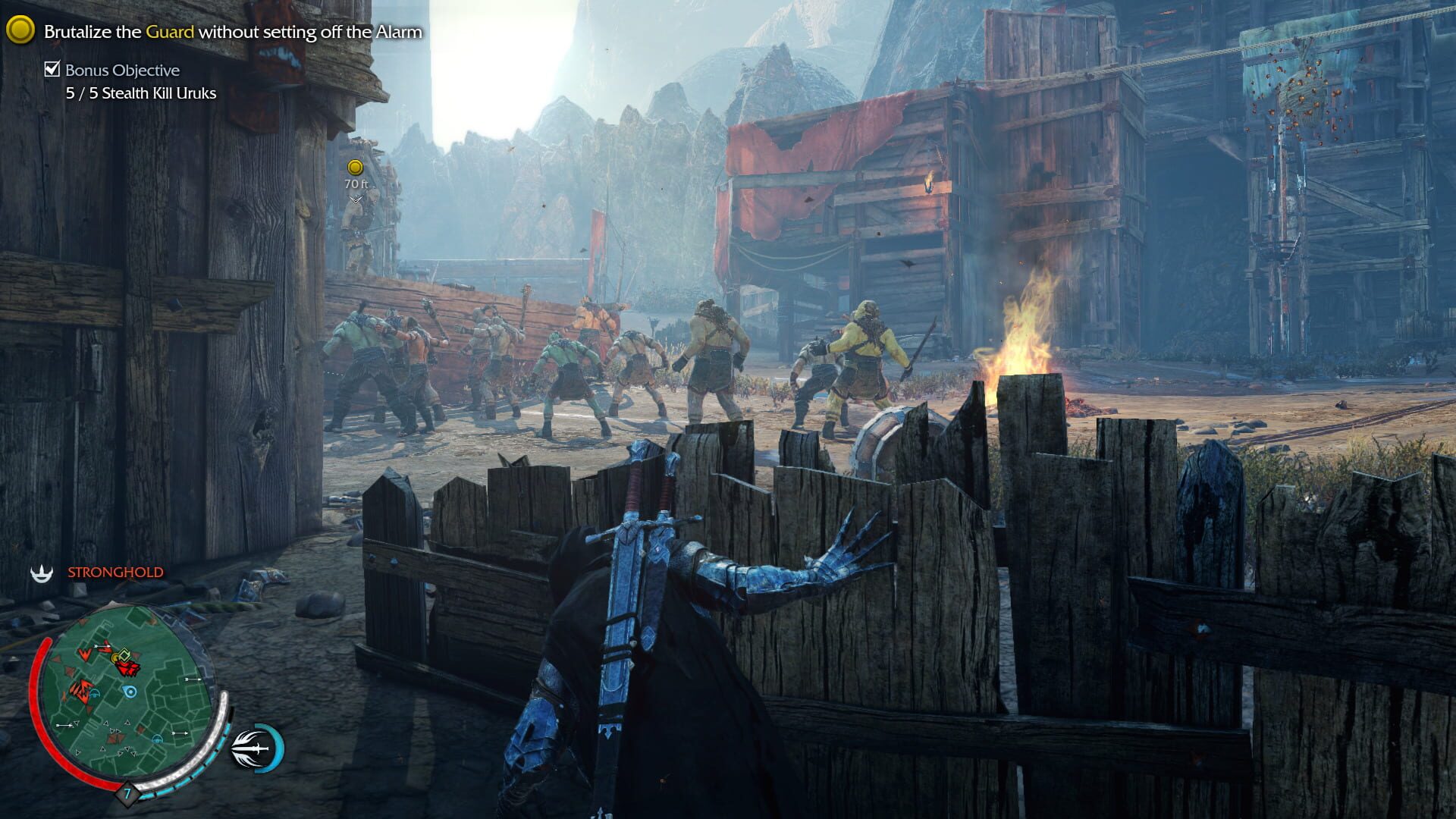Click the 70 ft objective waypoint marker
Viewport: 1456px width, 819px height.
(x=355, y=168)
